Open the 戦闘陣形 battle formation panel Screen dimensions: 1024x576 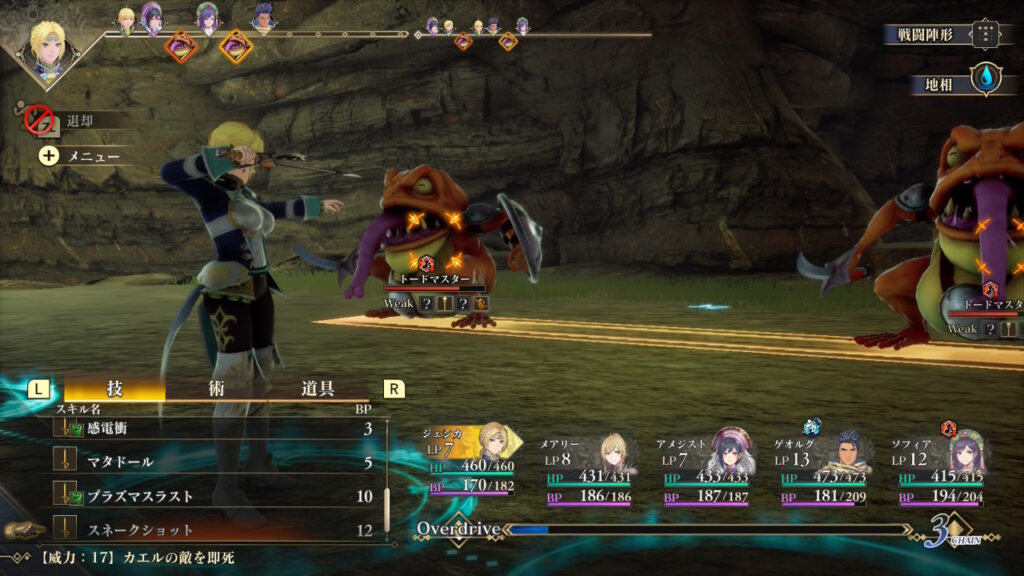[x=942, y=34]
